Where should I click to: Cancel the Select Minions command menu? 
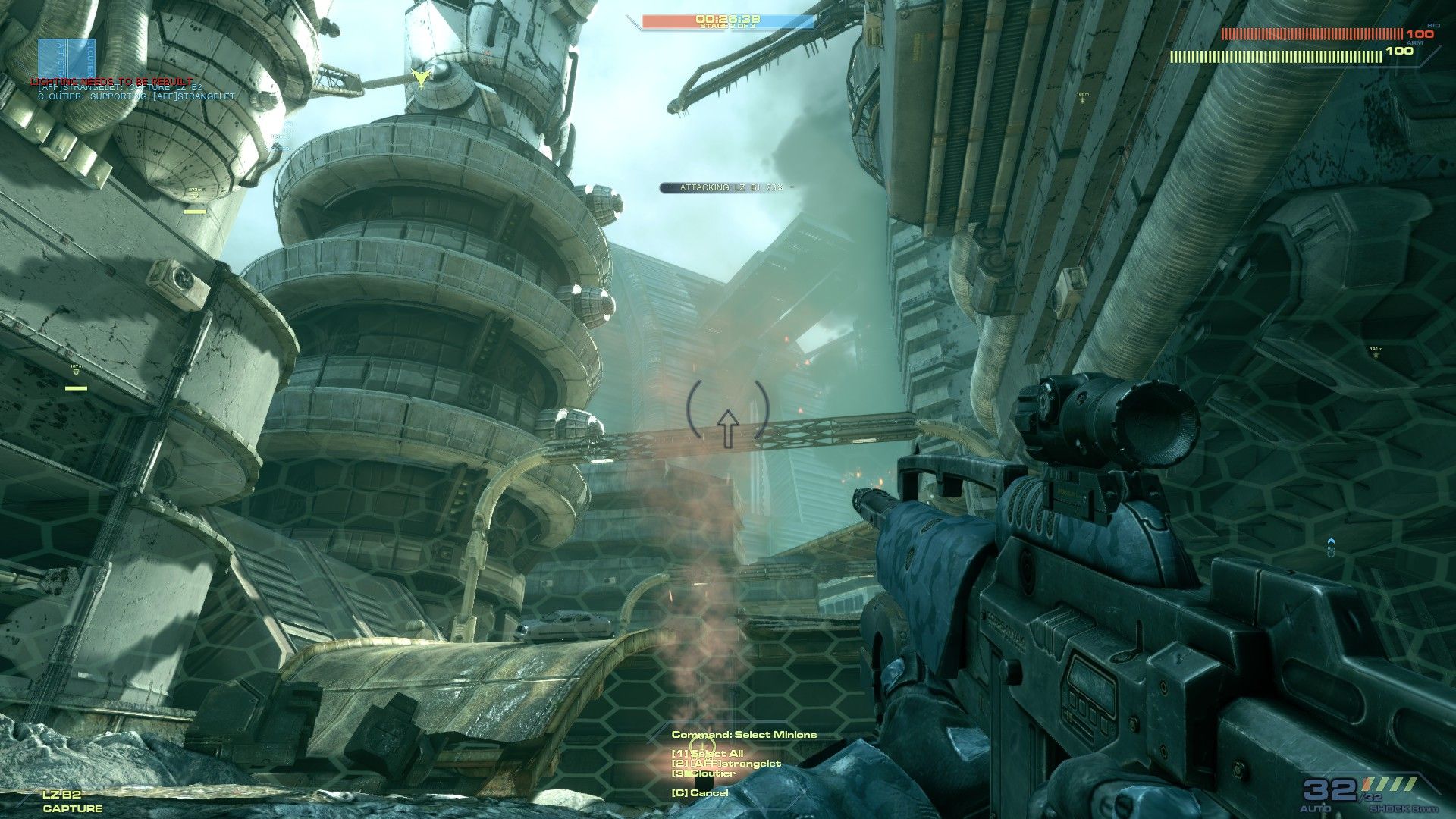(x=699, y=793)
